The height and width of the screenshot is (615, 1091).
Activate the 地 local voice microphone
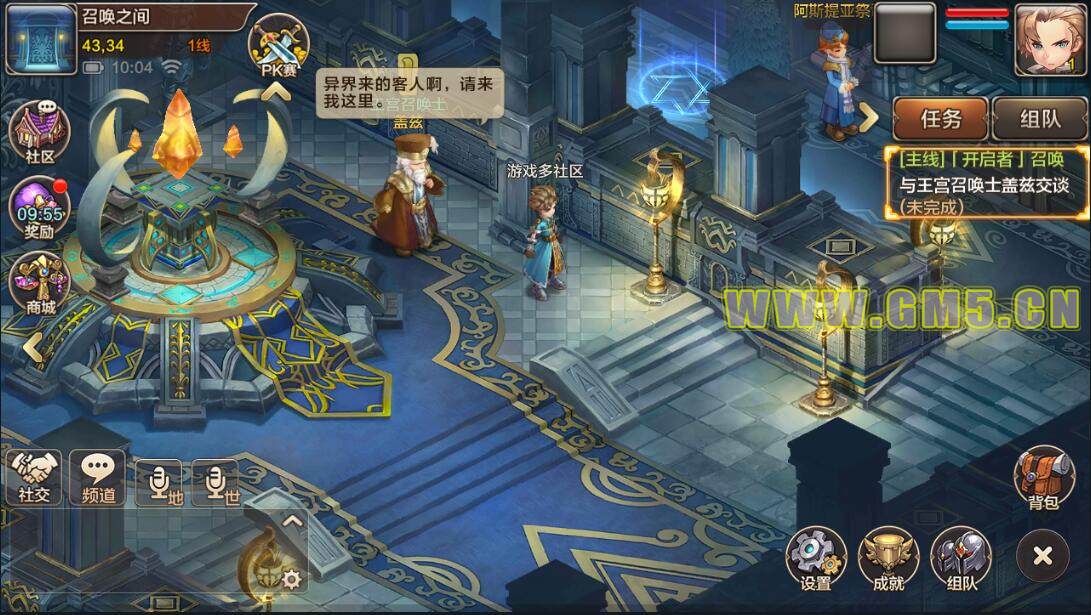click(x=159, y=483)
